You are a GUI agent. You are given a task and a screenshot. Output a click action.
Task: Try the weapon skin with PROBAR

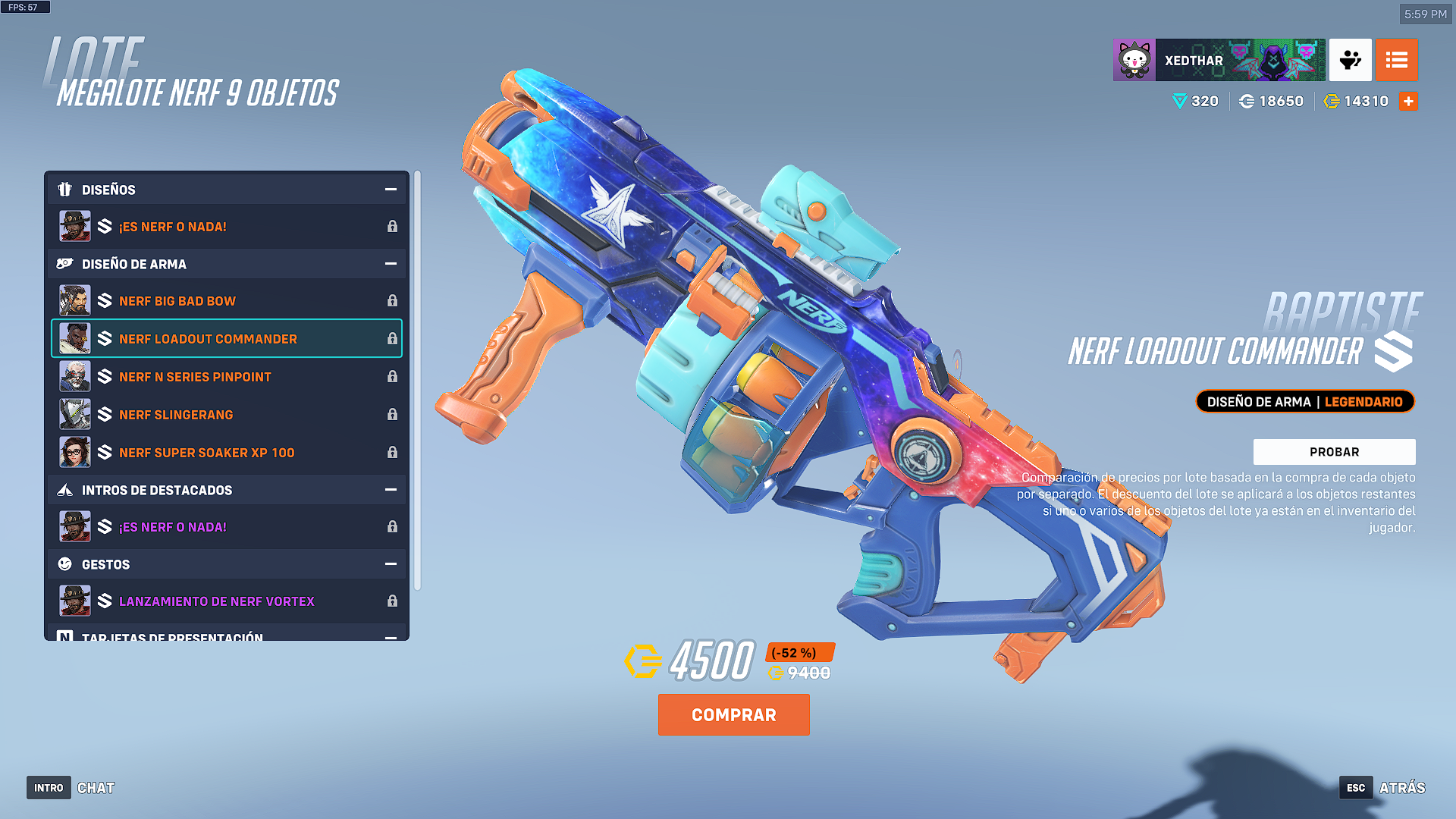(1334, 452)
